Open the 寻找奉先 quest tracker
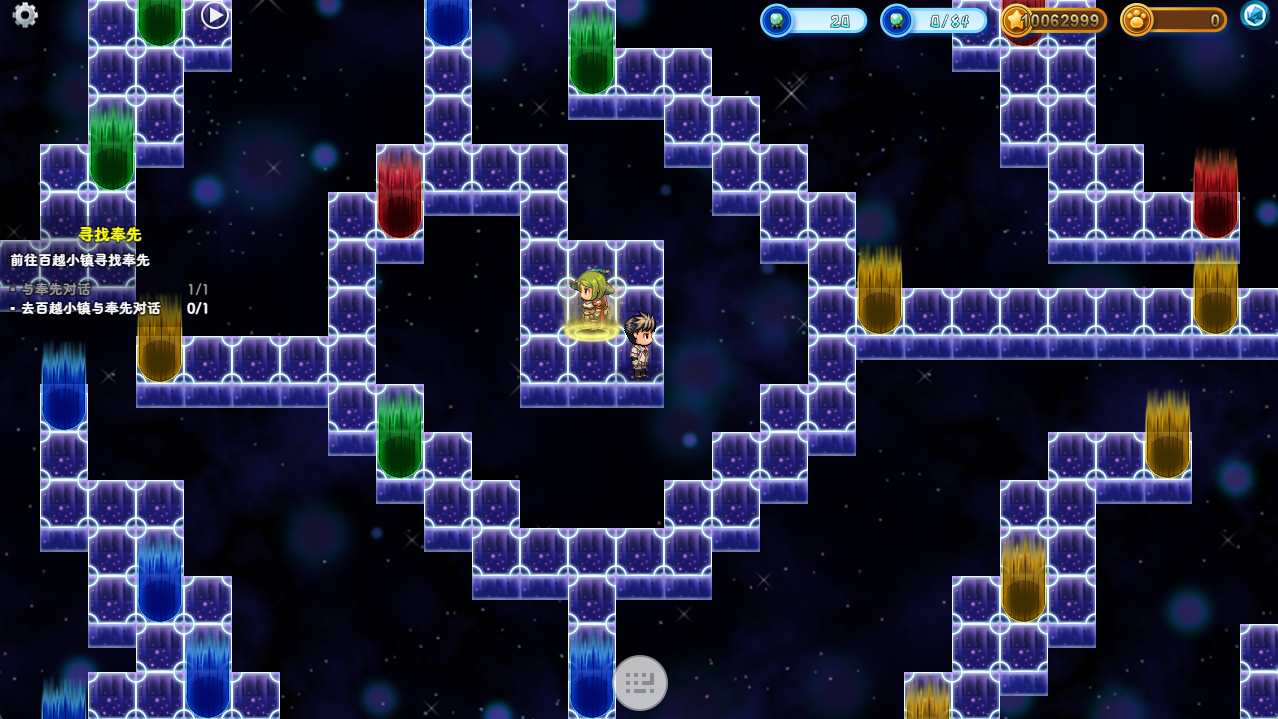This screenshot has width=1278, height=719. coord(110,234)
